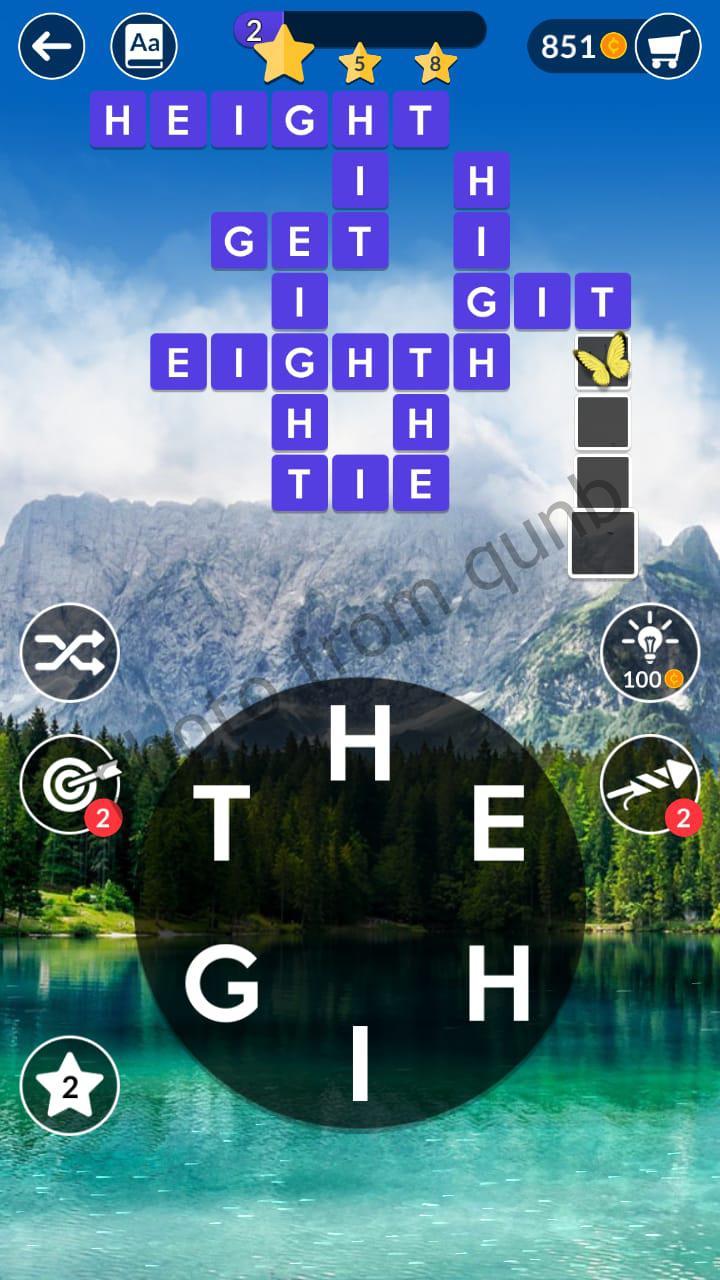The height and width of the screenshot is (1280, 720).
Task: Shuffle the letters in the wheel
Action: click(x=69, y=653)
